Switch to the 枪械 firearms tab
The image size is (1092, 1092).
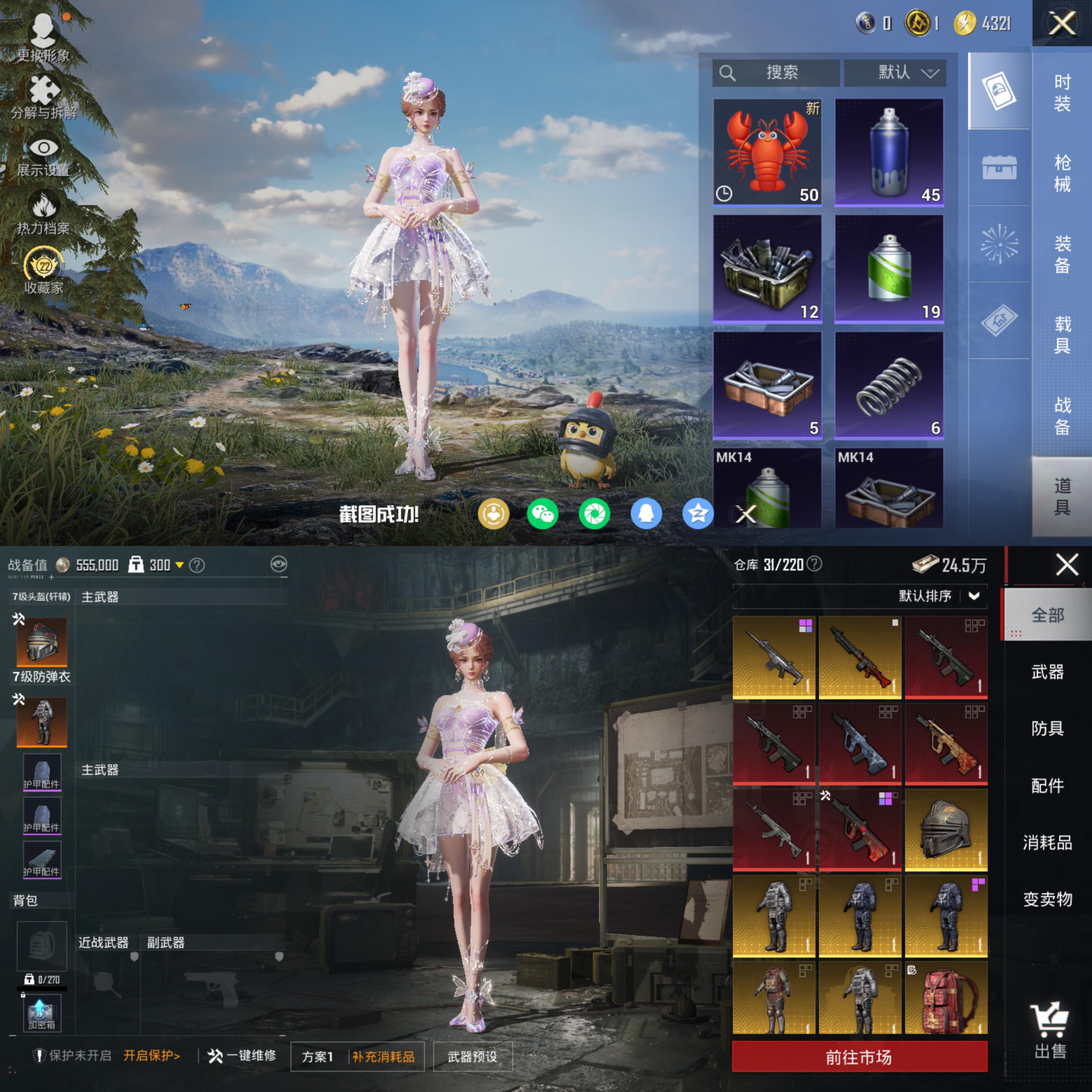(1062, 173)
